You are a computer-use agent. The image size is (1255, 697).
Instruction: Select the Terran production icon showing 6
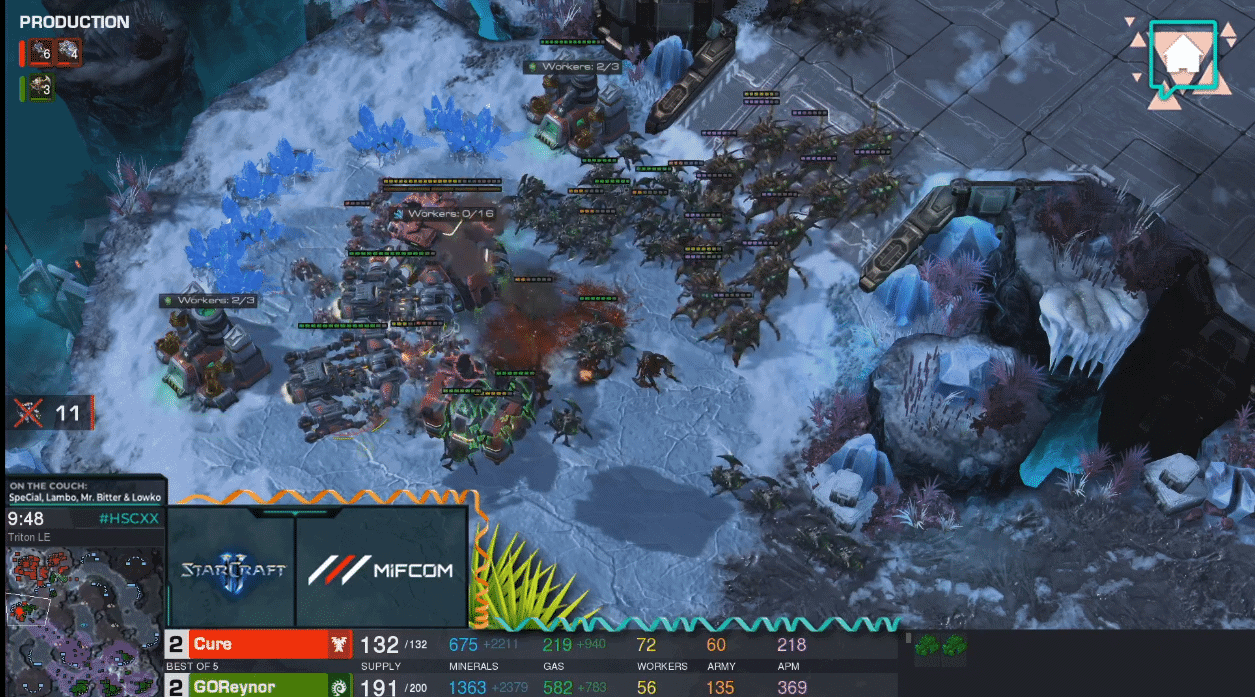41,51
